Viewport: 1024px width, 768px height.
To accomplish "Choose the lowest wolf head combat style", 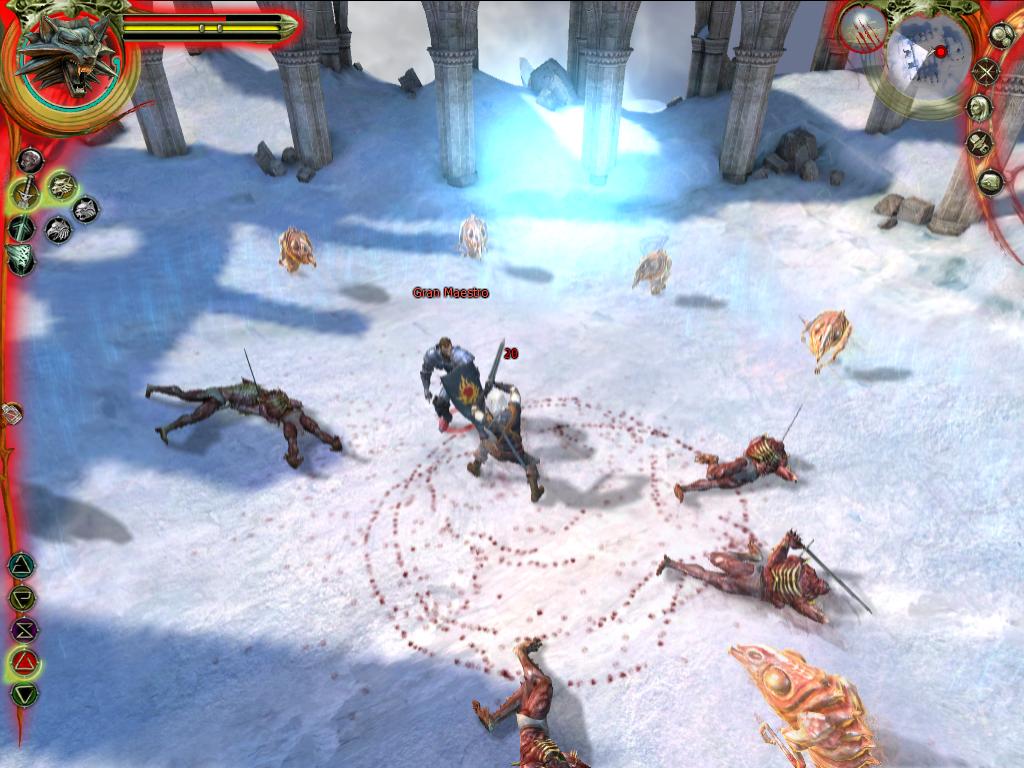I will (58, 230).
